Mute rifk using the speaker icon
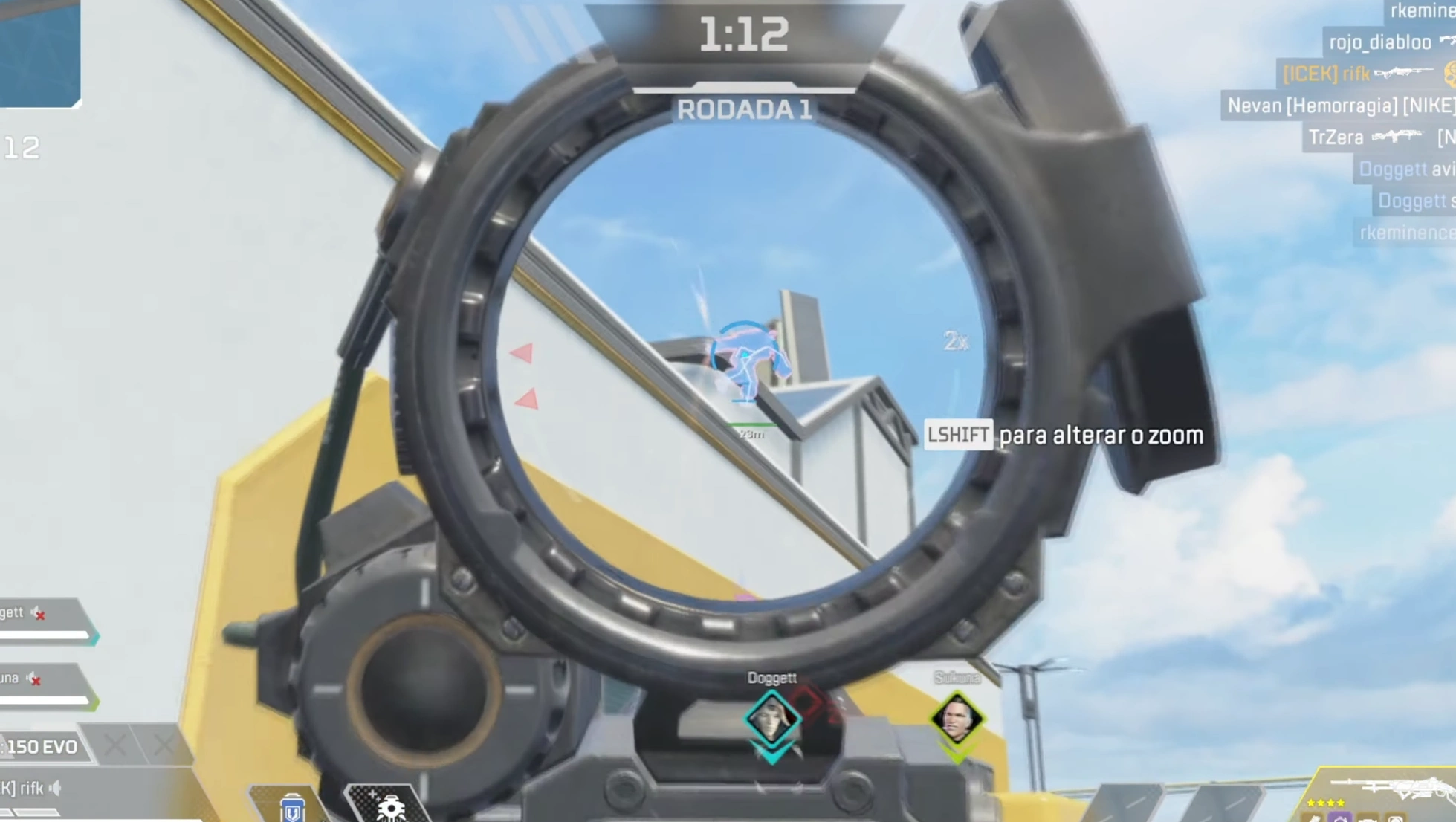The image size is (1456, 822). pyautogui.click(x=54, y=787)
